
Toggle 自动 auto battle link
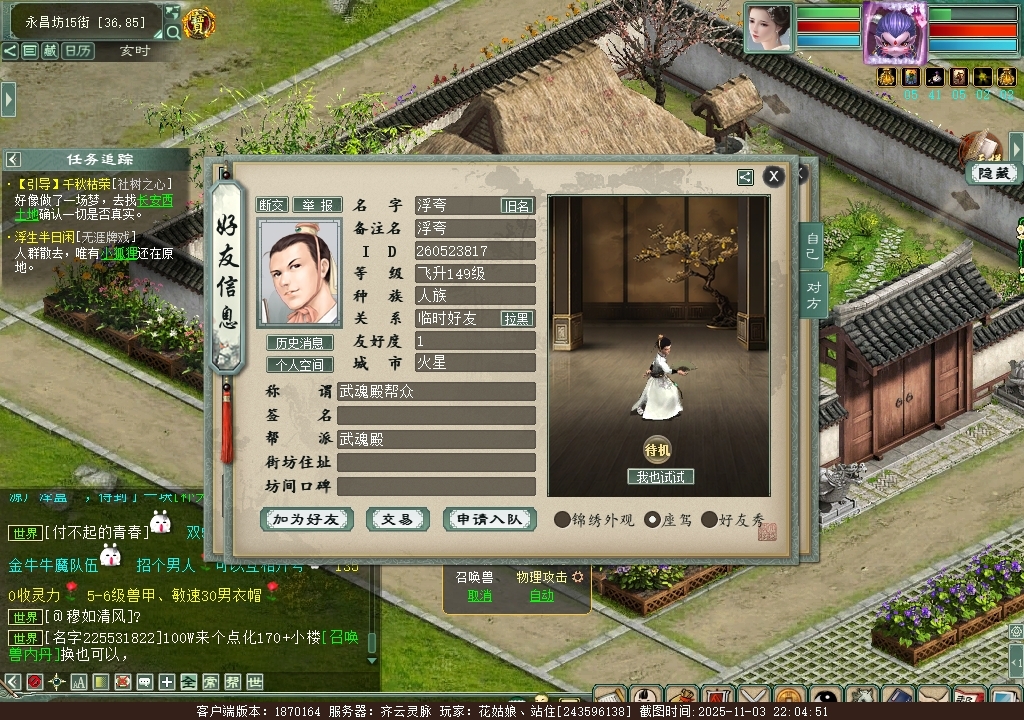click(541, 596)
